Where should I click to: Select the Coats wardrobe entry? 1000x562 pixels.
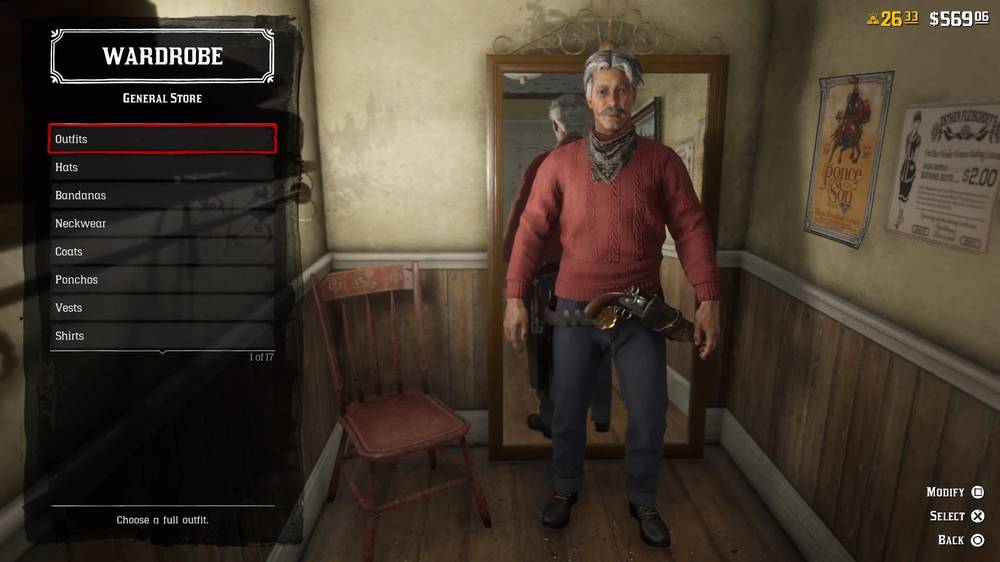[162, 251]
